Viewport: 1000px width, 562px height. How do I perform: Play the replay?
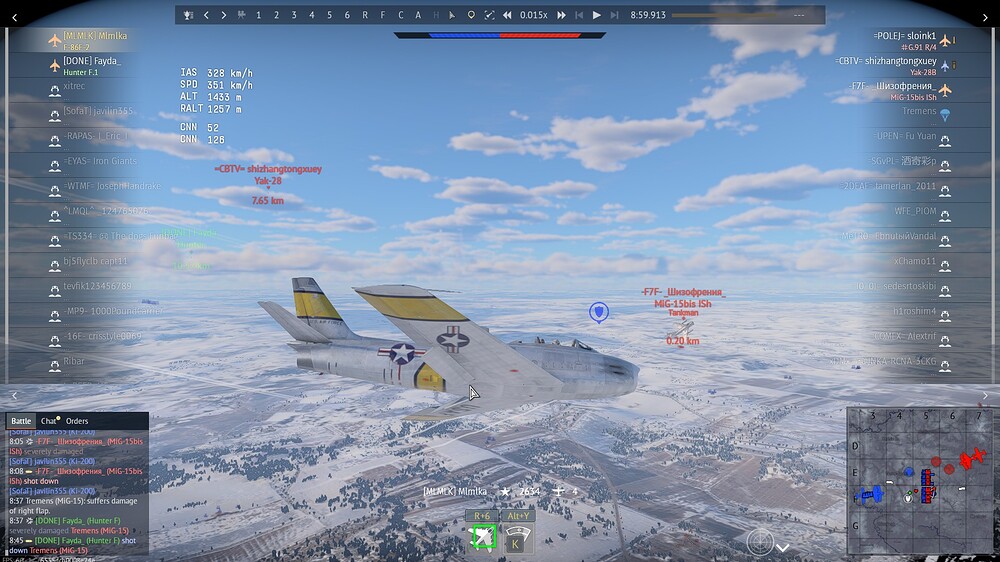597,15
